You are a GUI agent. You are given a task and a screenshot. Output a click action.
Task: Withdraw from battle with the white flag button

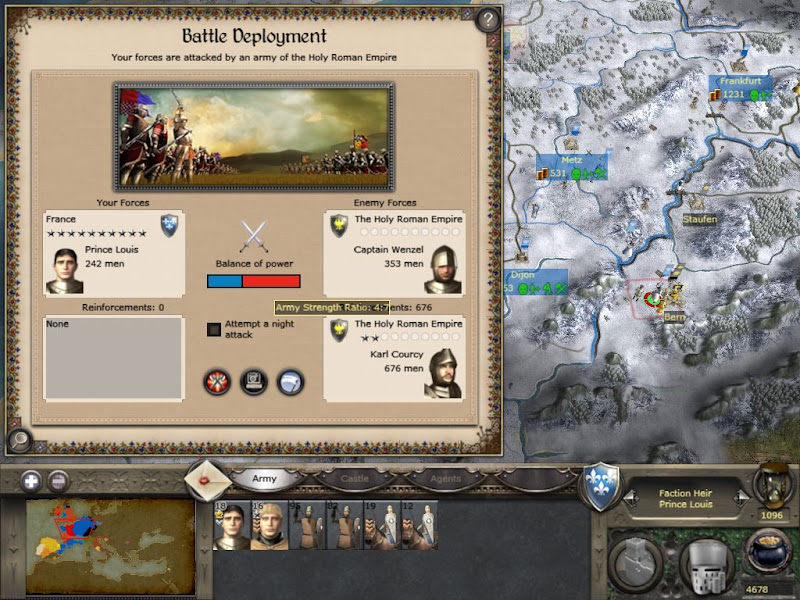click(290, 382)
